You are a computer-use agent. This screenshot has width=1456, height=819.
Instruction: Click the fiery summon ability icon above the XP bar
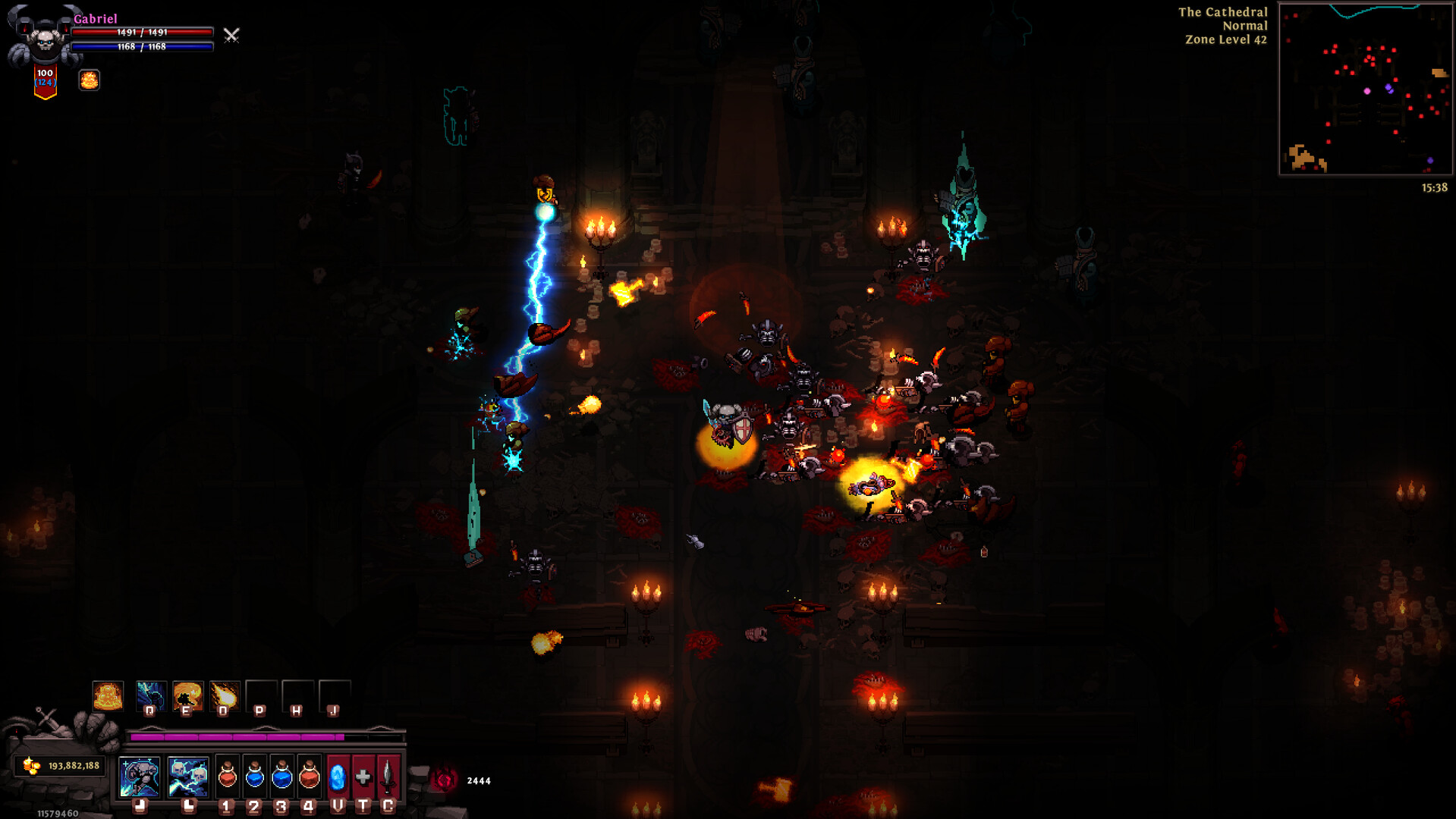[108, 695]
